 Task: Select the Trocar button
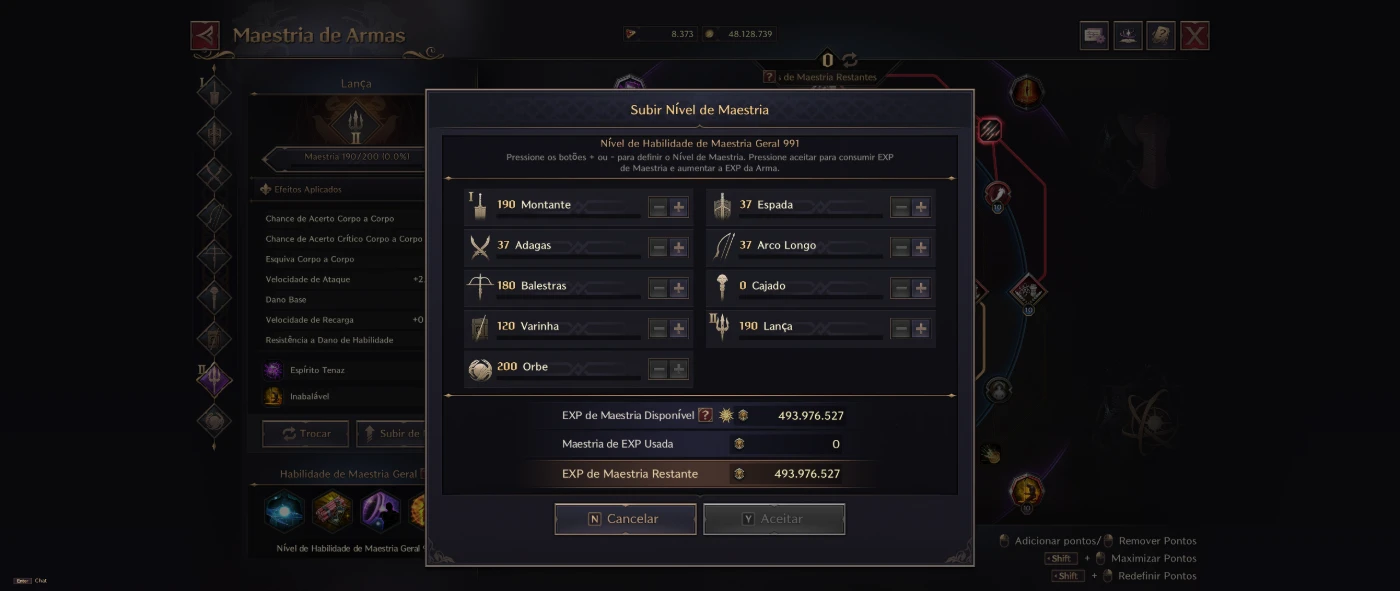(305, 434)
